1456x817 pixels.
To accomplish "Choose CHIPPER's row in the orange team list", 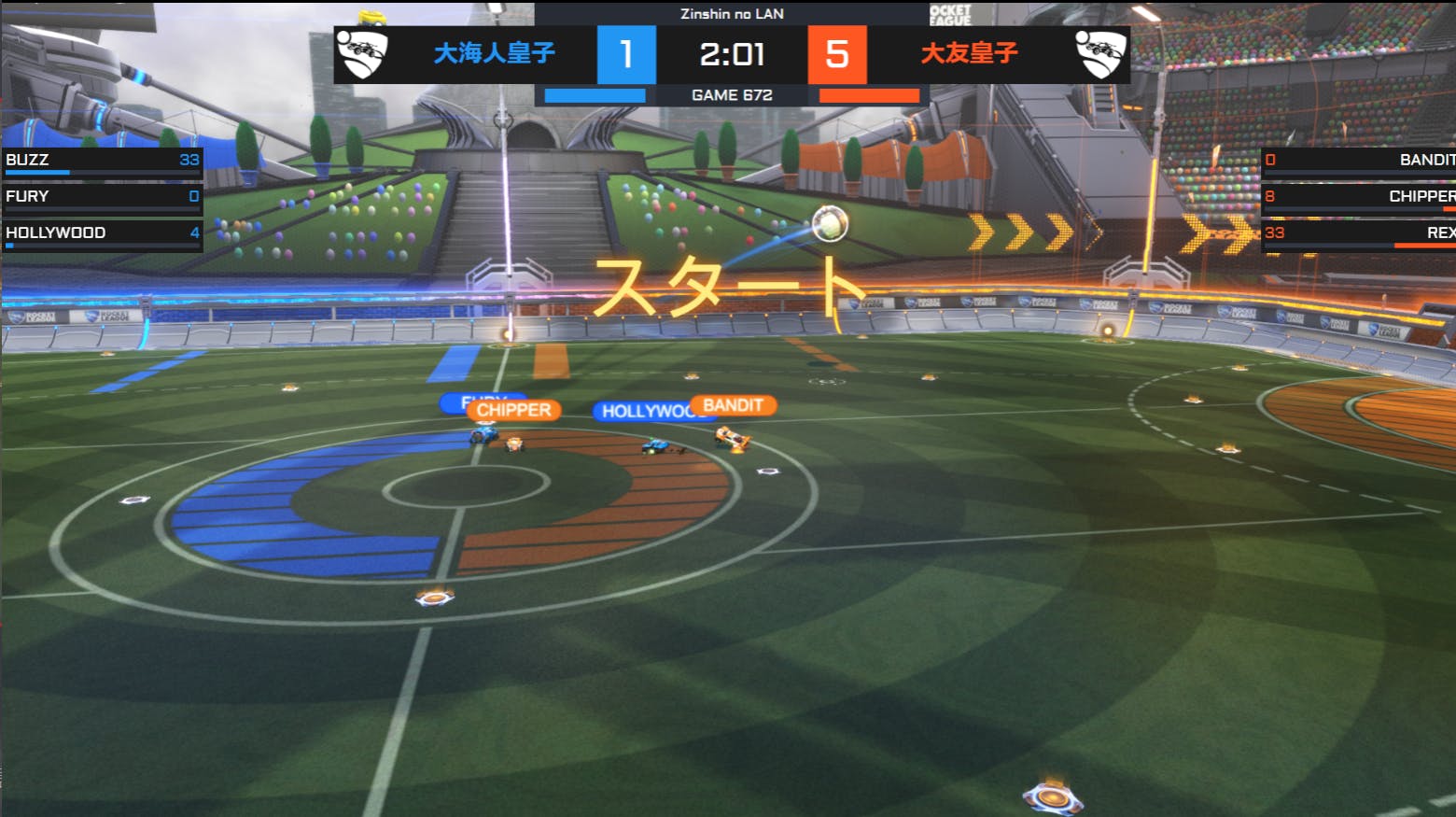I will pos(1358,197).
